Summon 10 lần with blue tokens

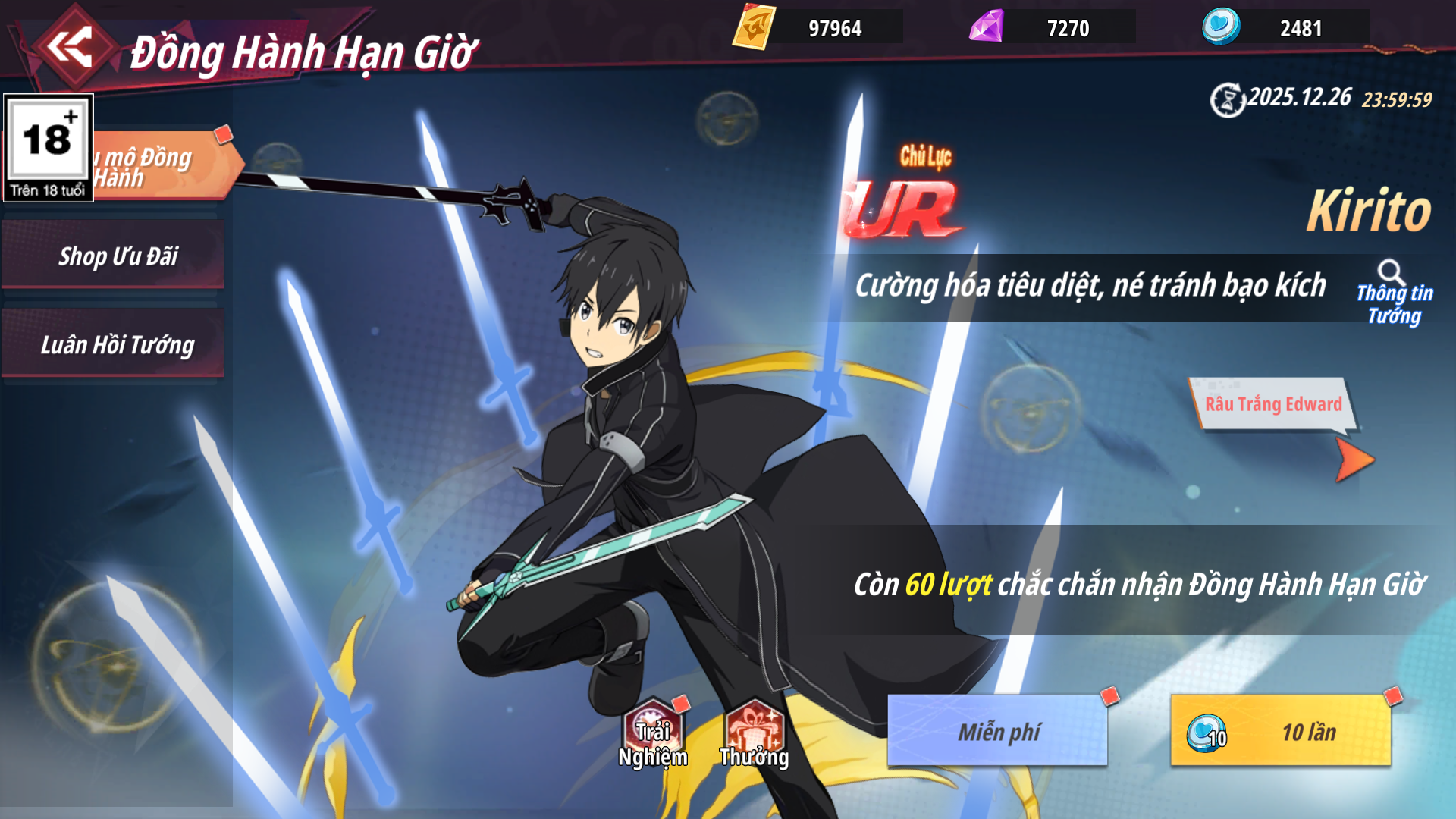coord(1281,731)
